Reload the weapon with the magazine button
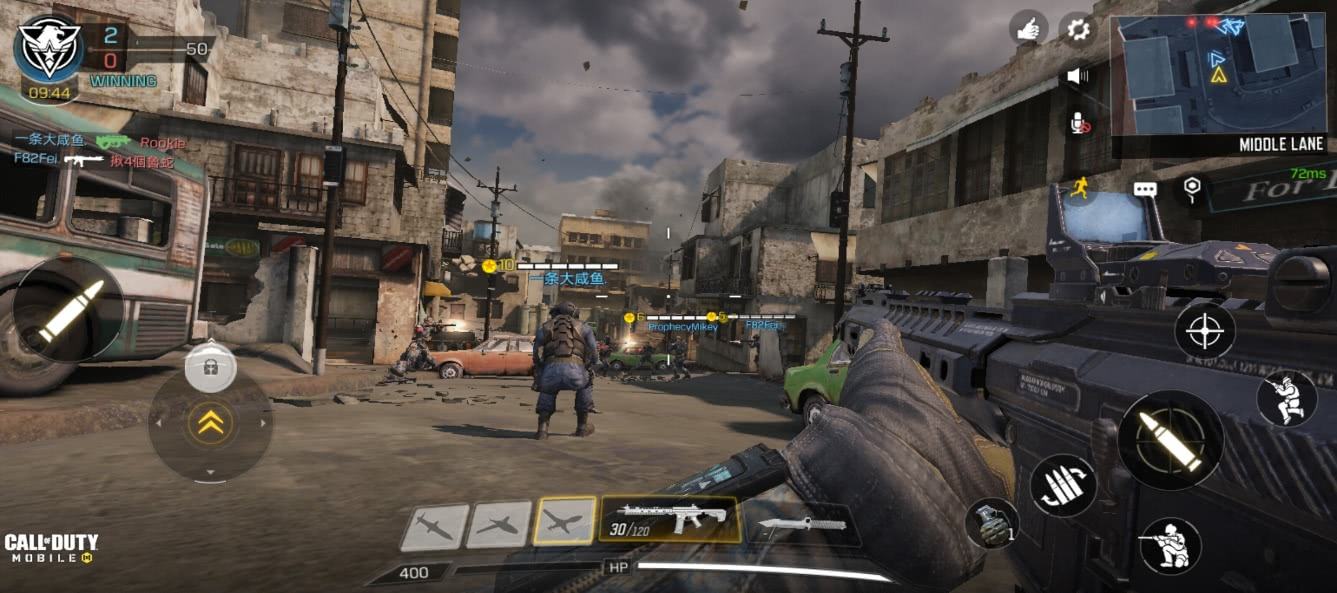The image size is (1337, 593). 1063,485
